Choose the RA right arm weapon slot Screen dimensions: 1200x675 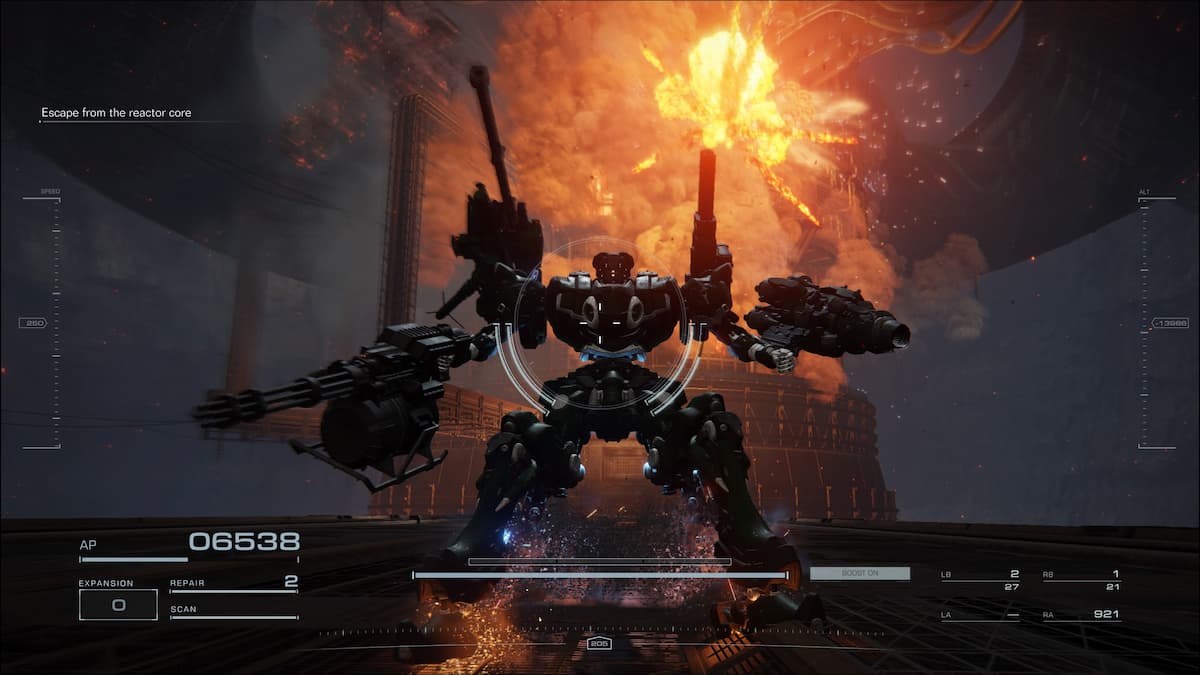1081,614
